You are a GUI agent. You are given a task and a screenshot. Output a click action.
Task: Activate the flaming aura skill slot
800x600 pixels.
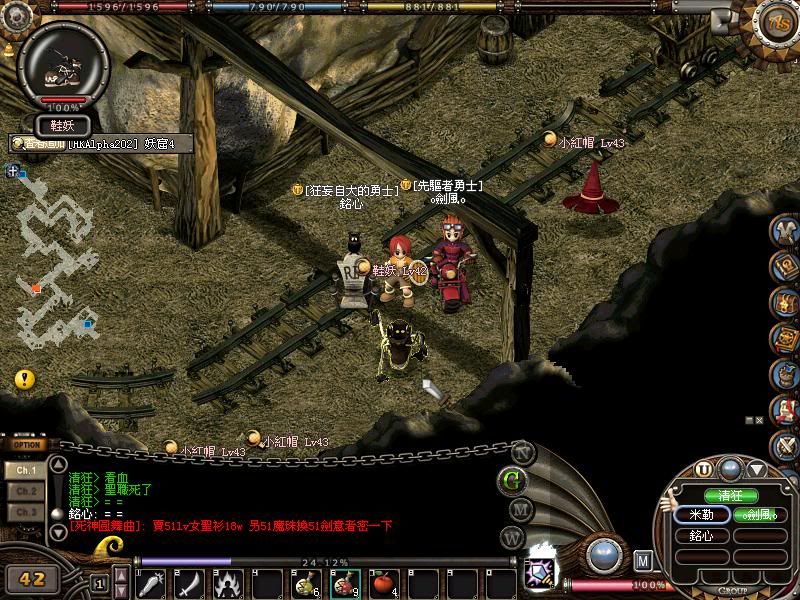tap(228, 583)
